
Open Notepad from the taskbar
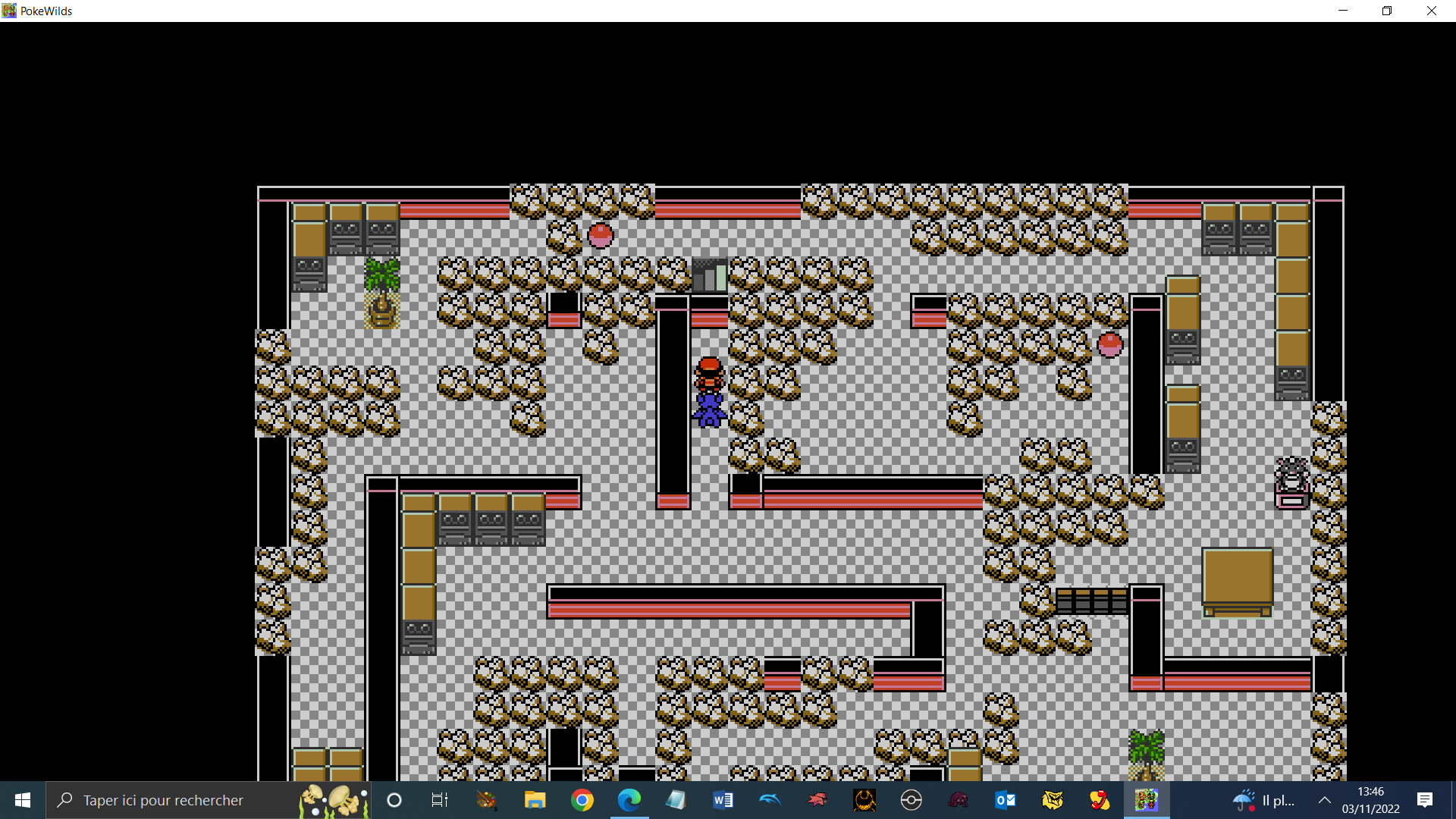677,800
